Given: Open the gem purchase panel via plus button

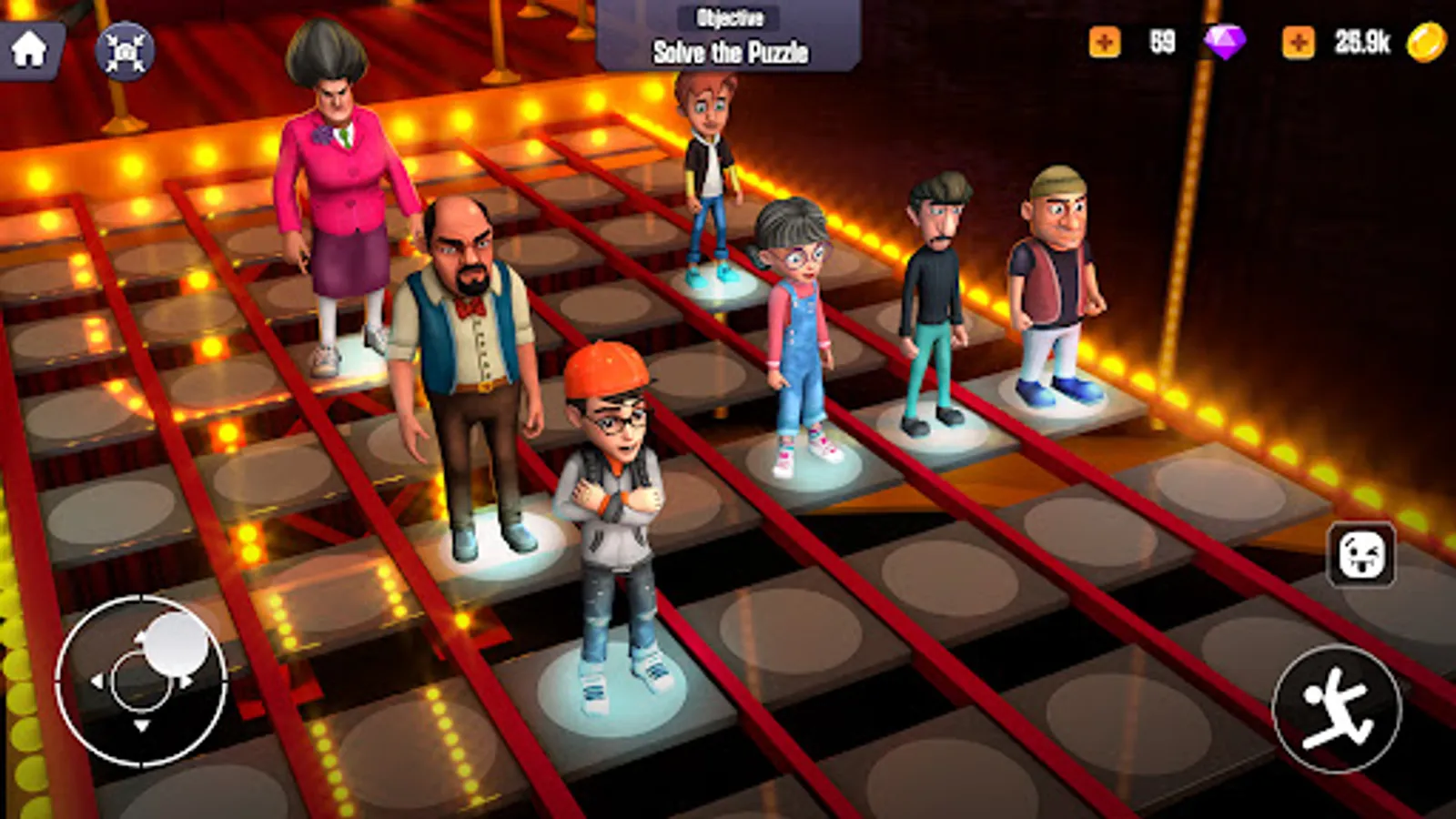Looking at the screenshot, I should pos(1107,41).
